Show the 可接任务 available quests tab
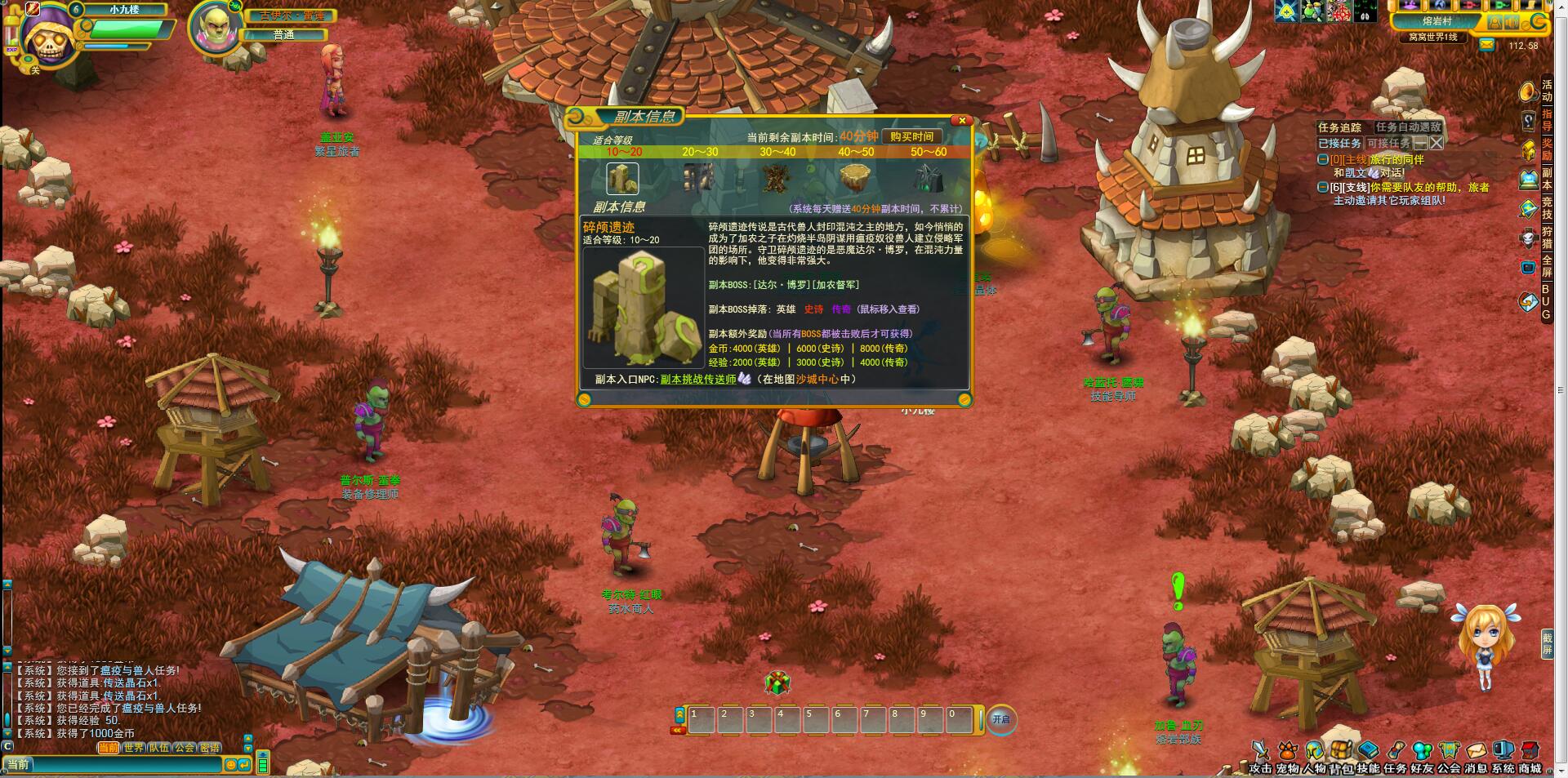1568x778 pixels. point(1388,143)
